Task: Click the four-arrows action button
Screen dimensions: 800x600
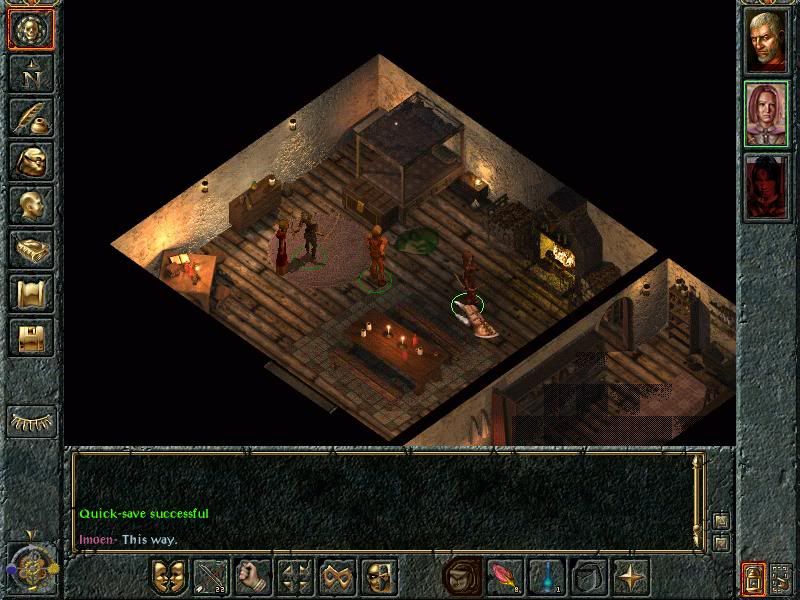Action: [295, 577]
